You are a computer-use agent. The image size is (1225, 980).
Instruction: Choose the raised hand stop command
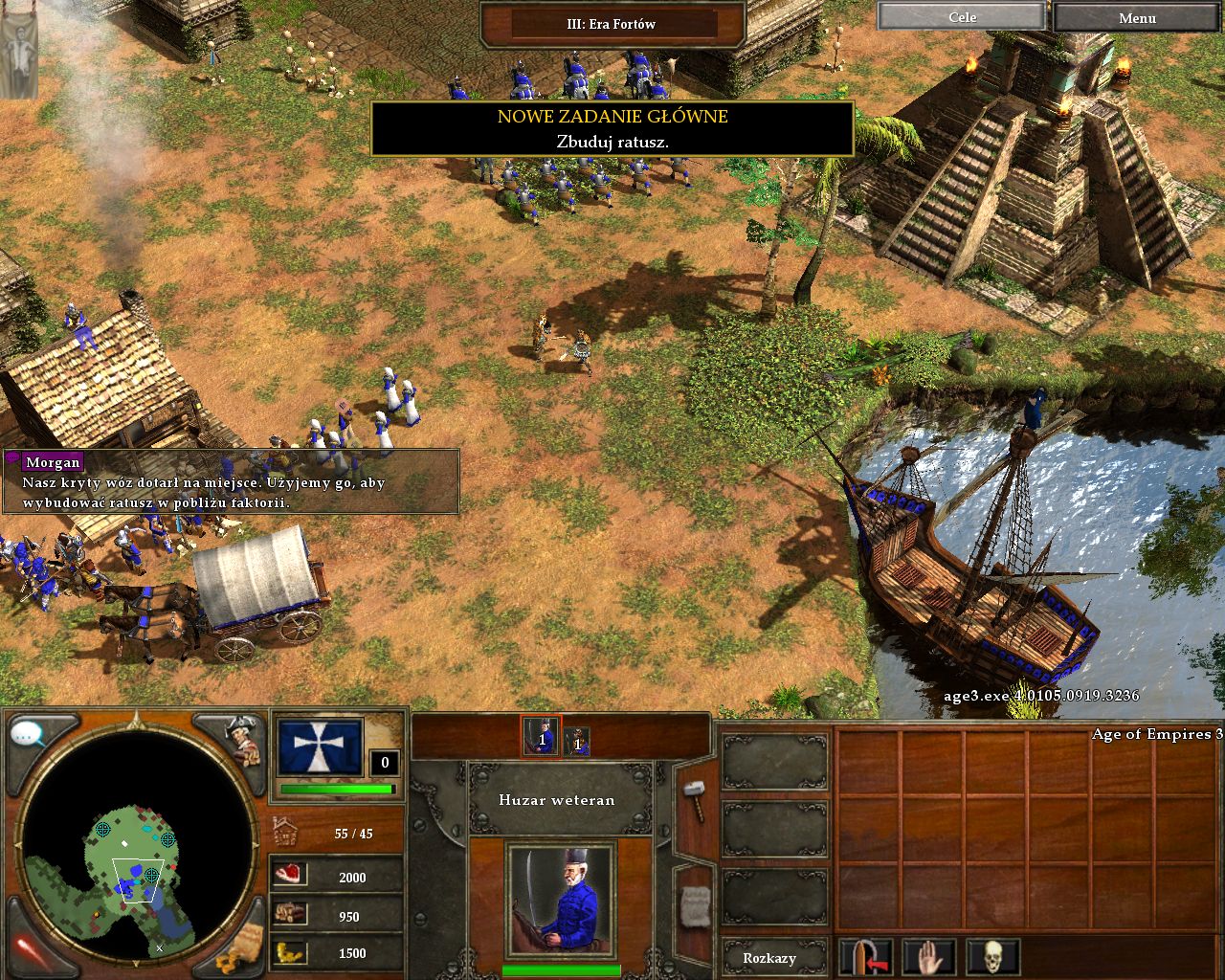[929, 957]
